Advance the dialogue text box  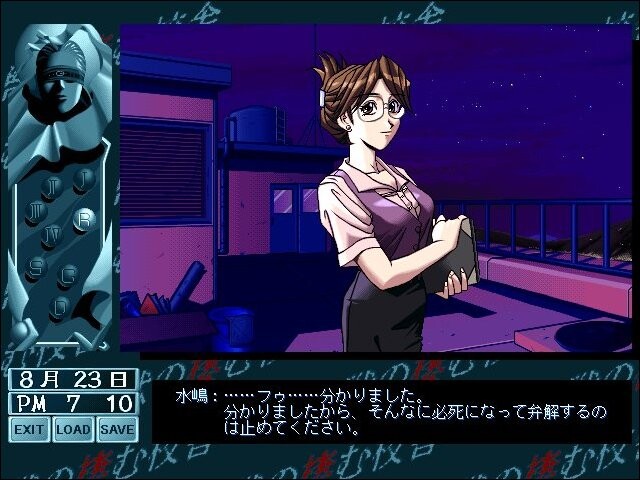pyautogui.click(x=390, y=410)
